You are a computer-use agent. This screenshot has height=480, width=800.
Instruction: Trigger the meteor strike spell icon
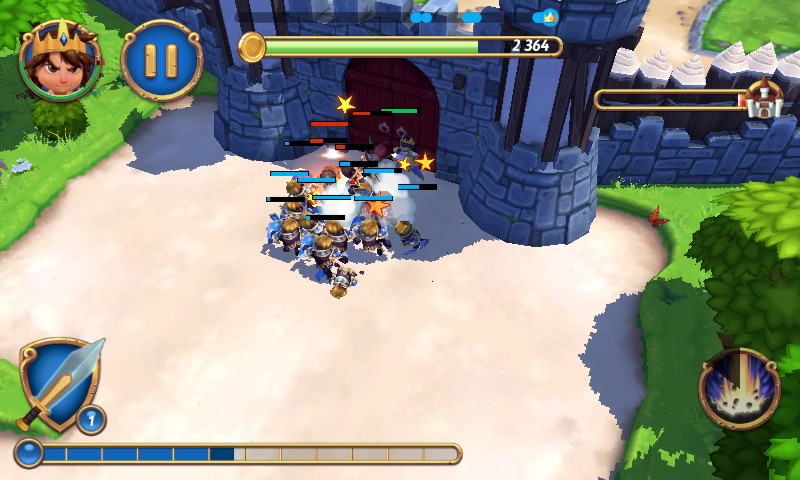point(739,388)
